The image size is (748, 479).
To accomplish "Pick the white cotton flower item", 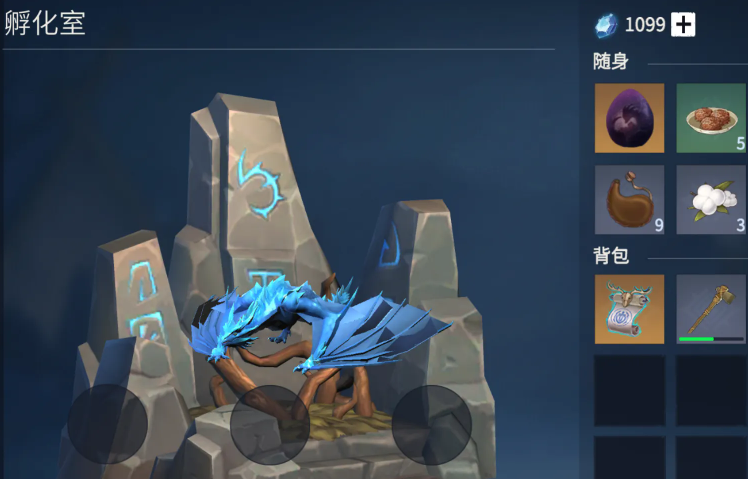I will click(711, 200).
